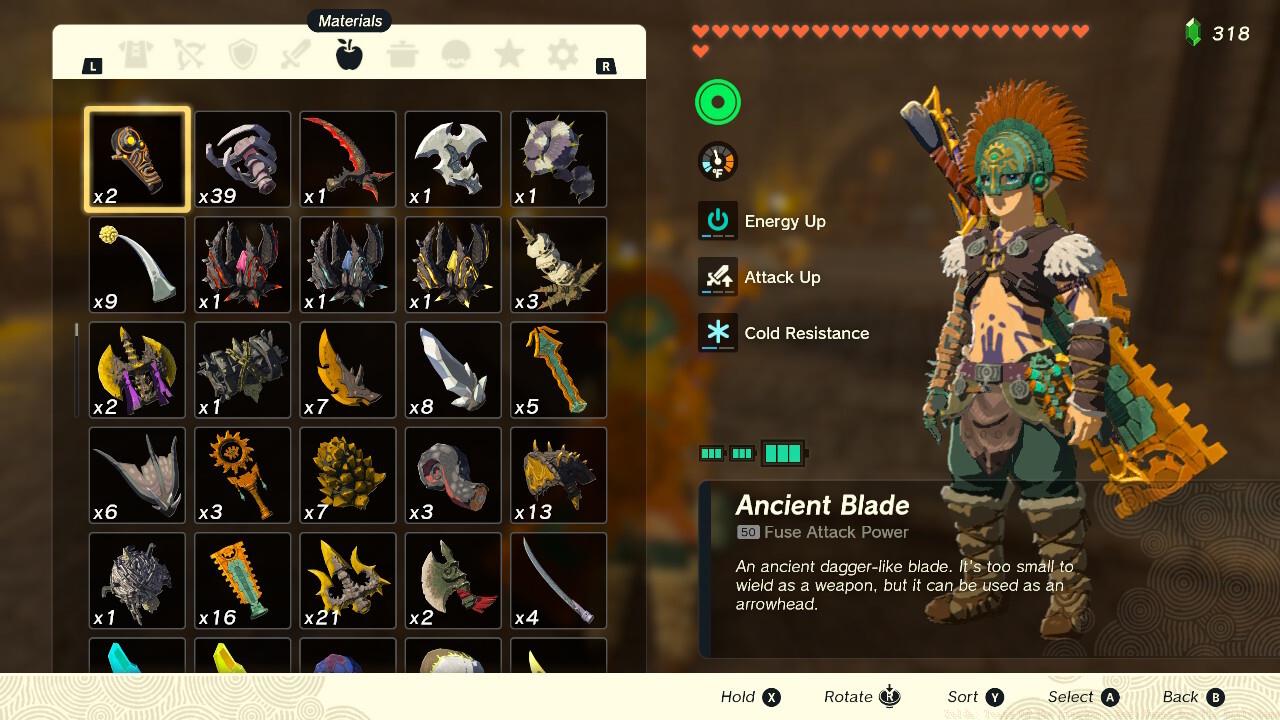Click the cooking pot Meals tab icon
This screenshot has height=720, width=1280.
tap(402, 55)
